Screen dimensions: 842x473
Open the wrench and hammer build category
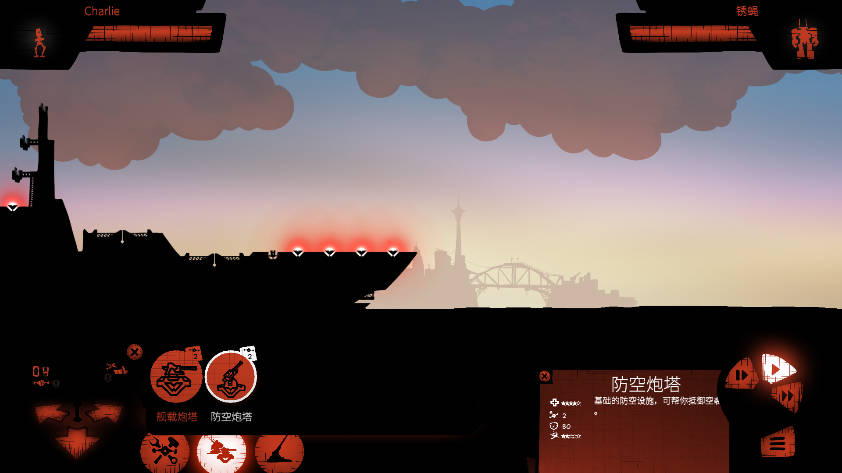[x=164, y=452]
